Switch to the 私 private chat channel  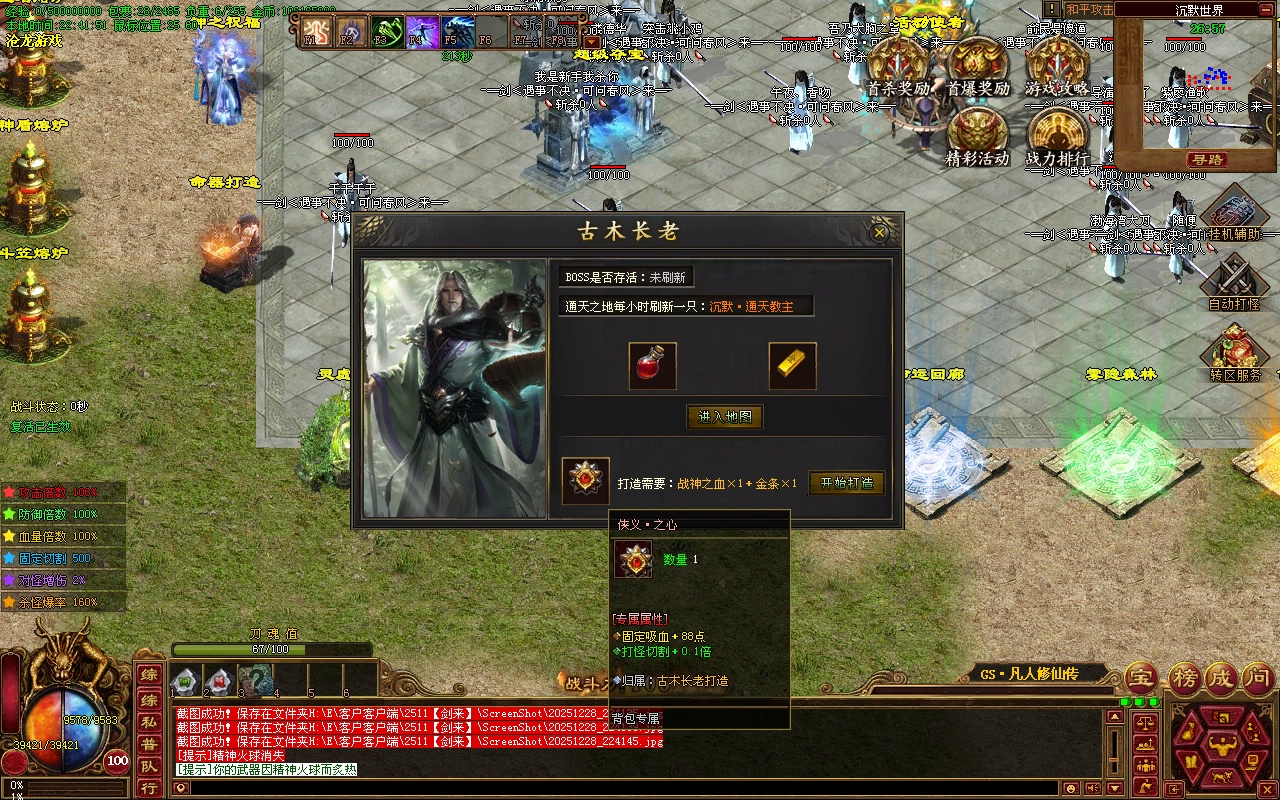[148, 721]
